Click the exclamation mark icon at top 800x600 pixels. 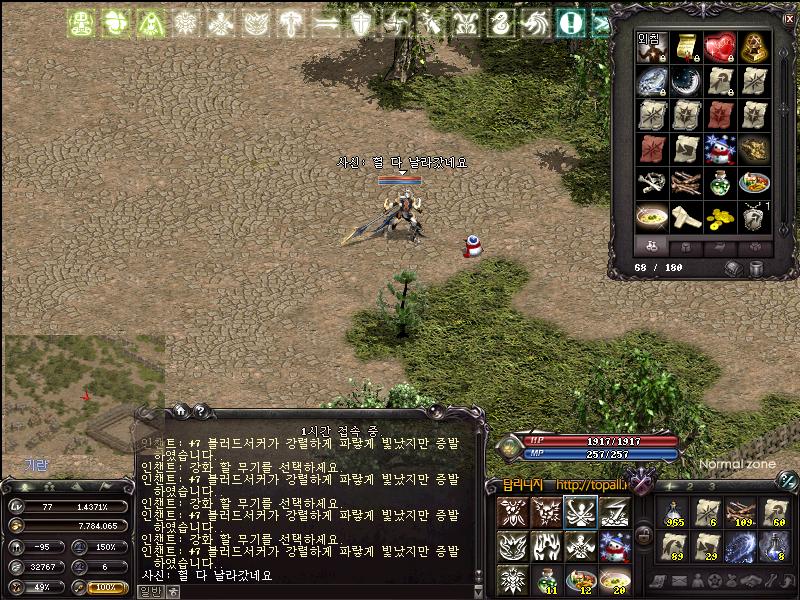pyautogui.click(x=570, y=22)
